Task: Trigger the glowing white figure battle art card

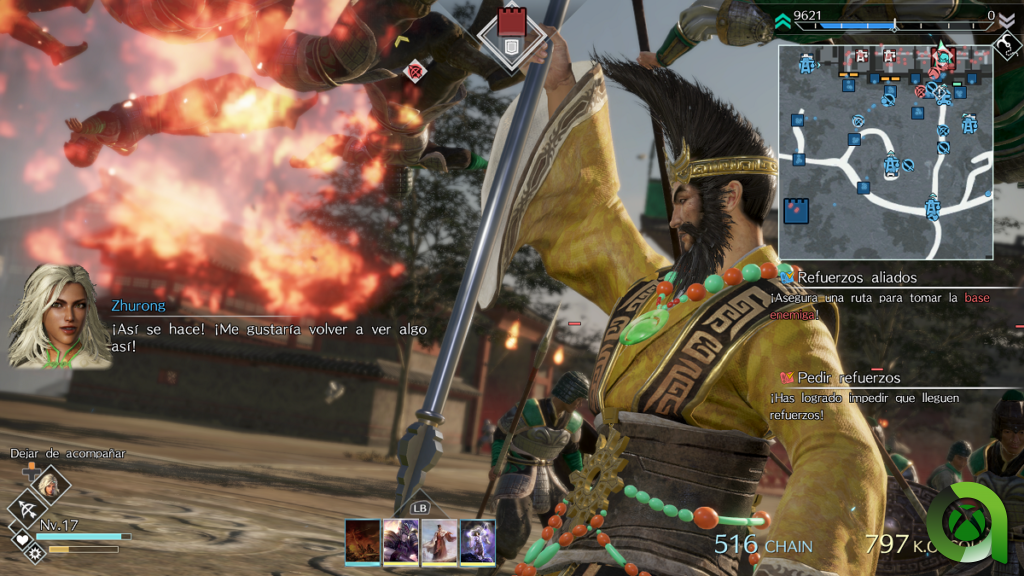Action: click(x=477, y=540)
